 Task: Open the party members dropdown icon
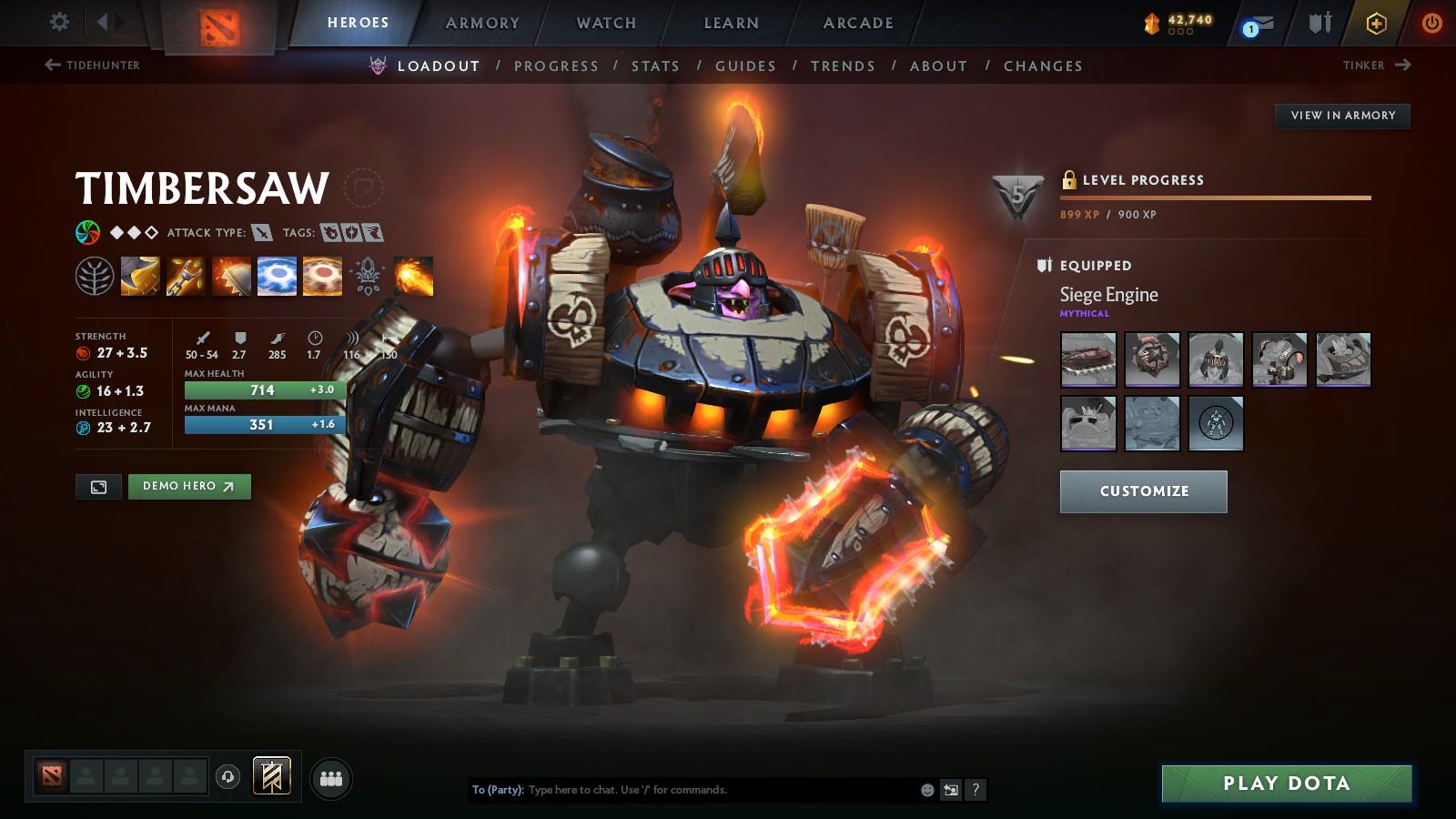331,778
